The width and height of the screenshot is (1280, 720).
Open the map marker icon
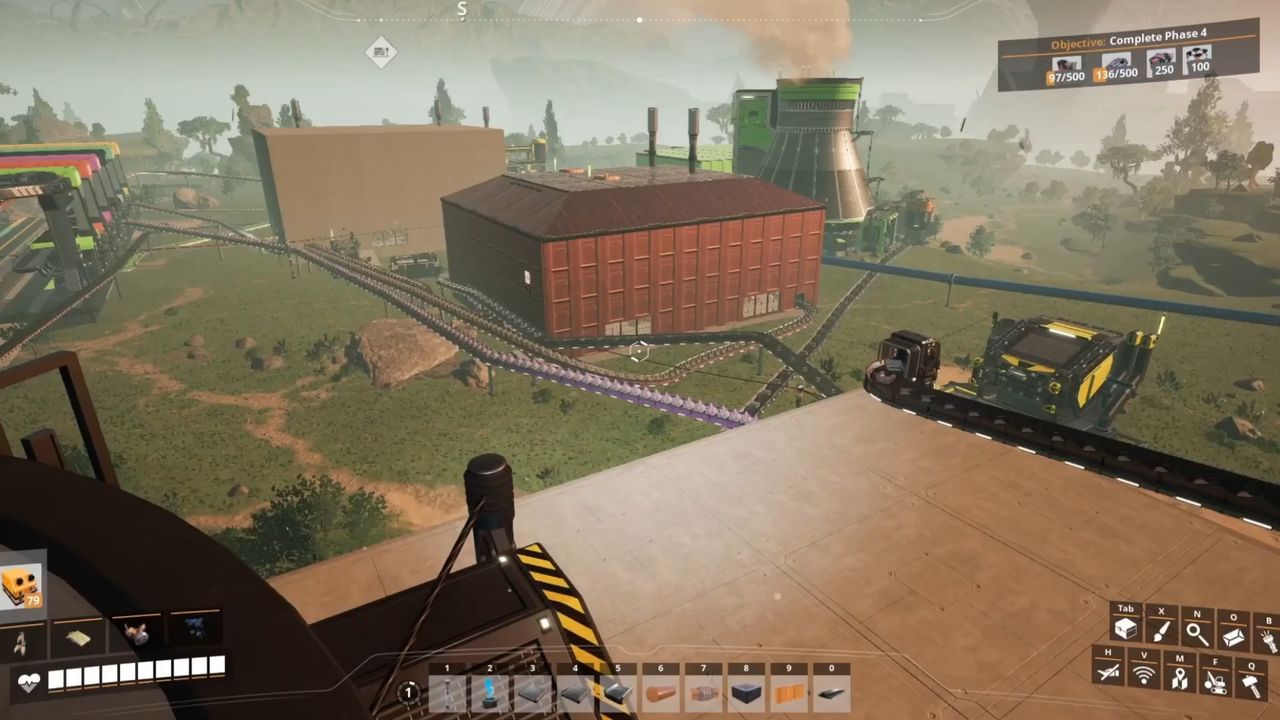1180,678
